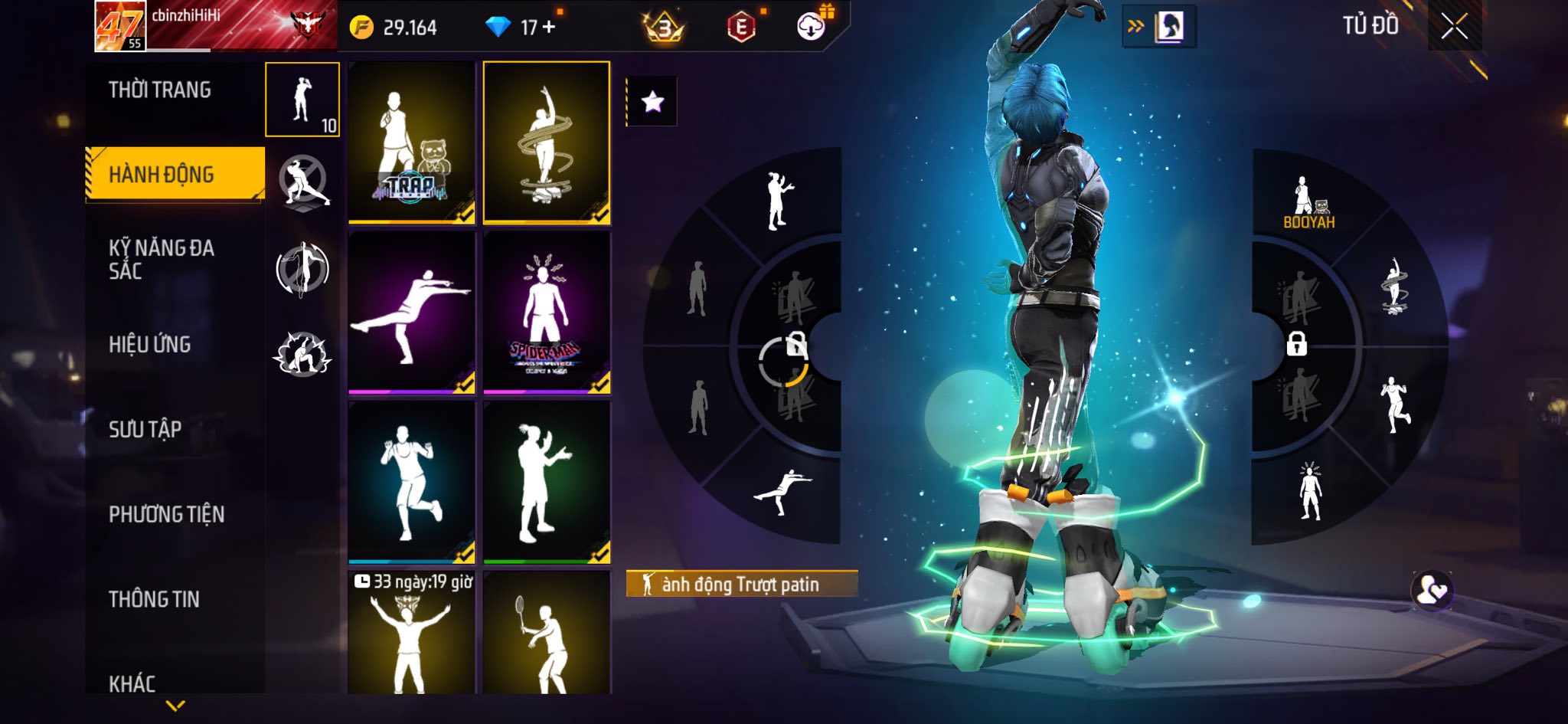Open the gold coin balance
1568x724 pixels.
394,28
